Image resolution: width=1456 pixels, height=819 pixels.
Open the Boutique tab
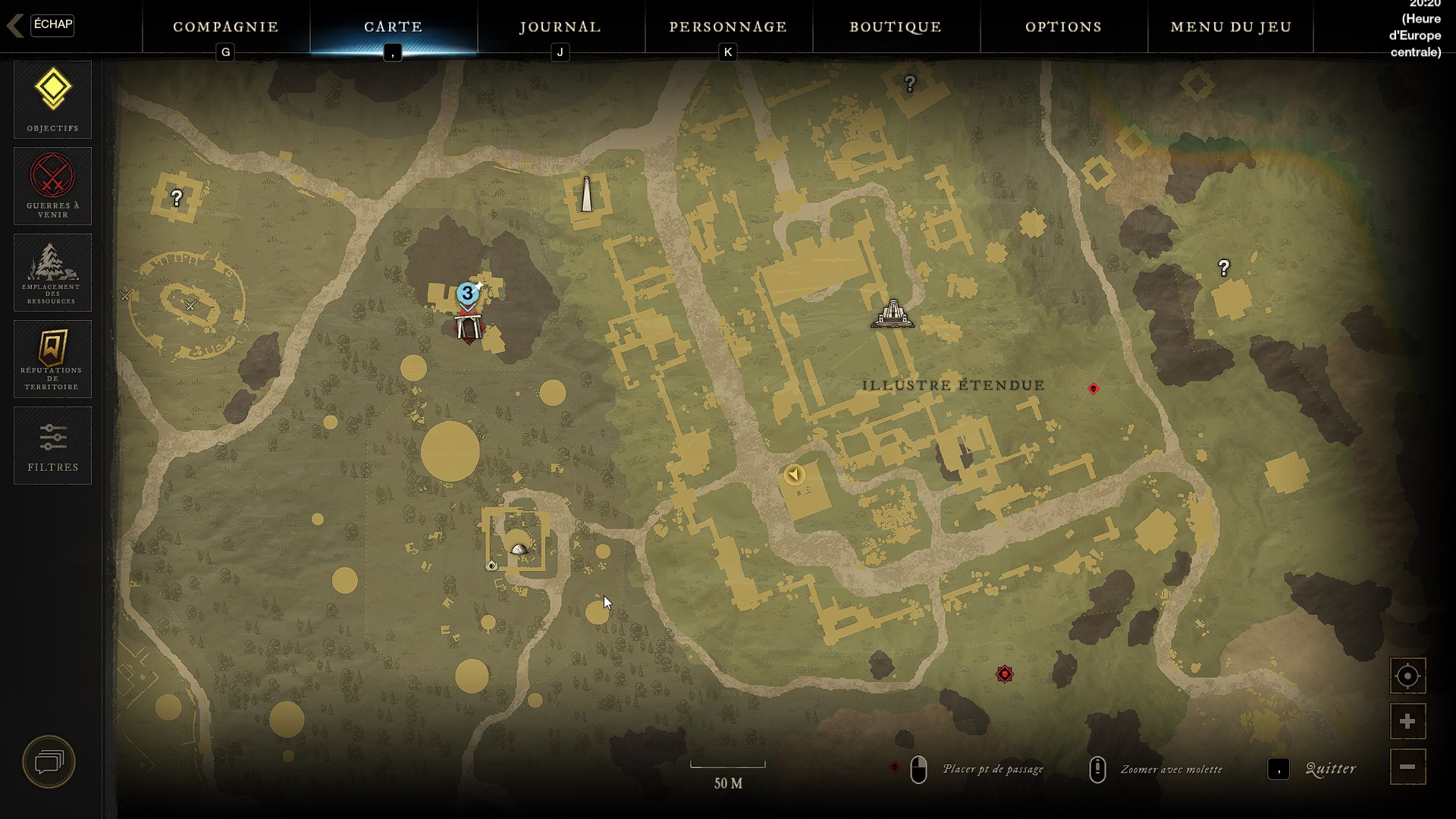point(896,27)
